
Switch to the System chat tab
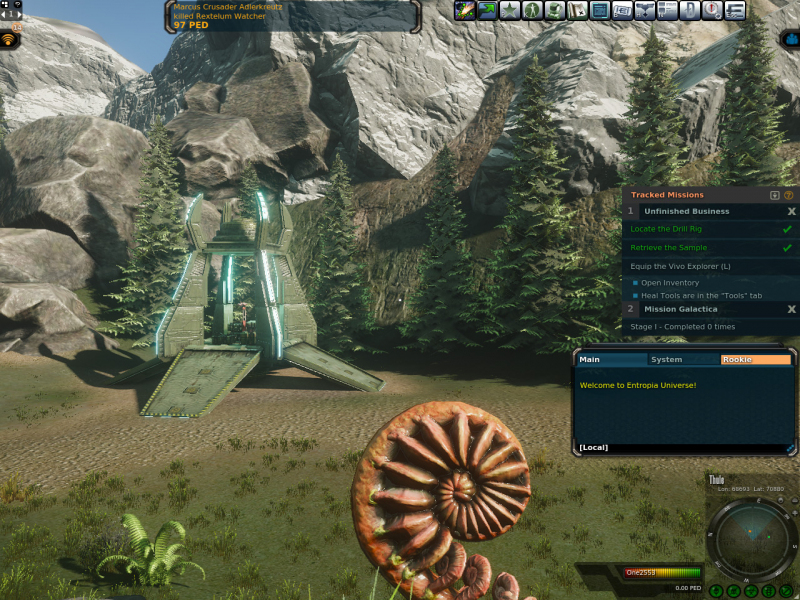coord(667,359)
